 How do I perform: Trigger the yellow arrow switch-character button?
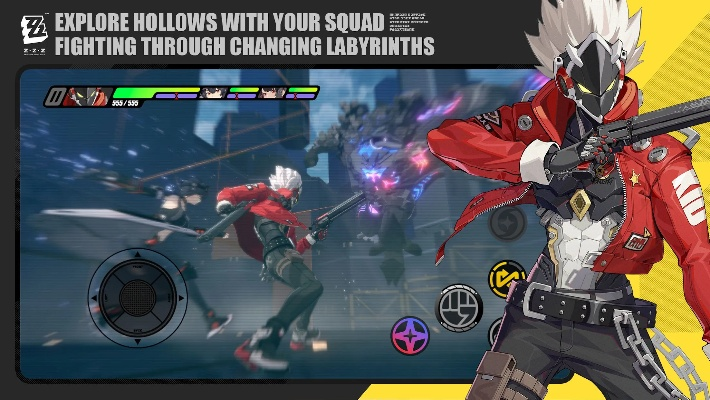click(x=506, y=277)
